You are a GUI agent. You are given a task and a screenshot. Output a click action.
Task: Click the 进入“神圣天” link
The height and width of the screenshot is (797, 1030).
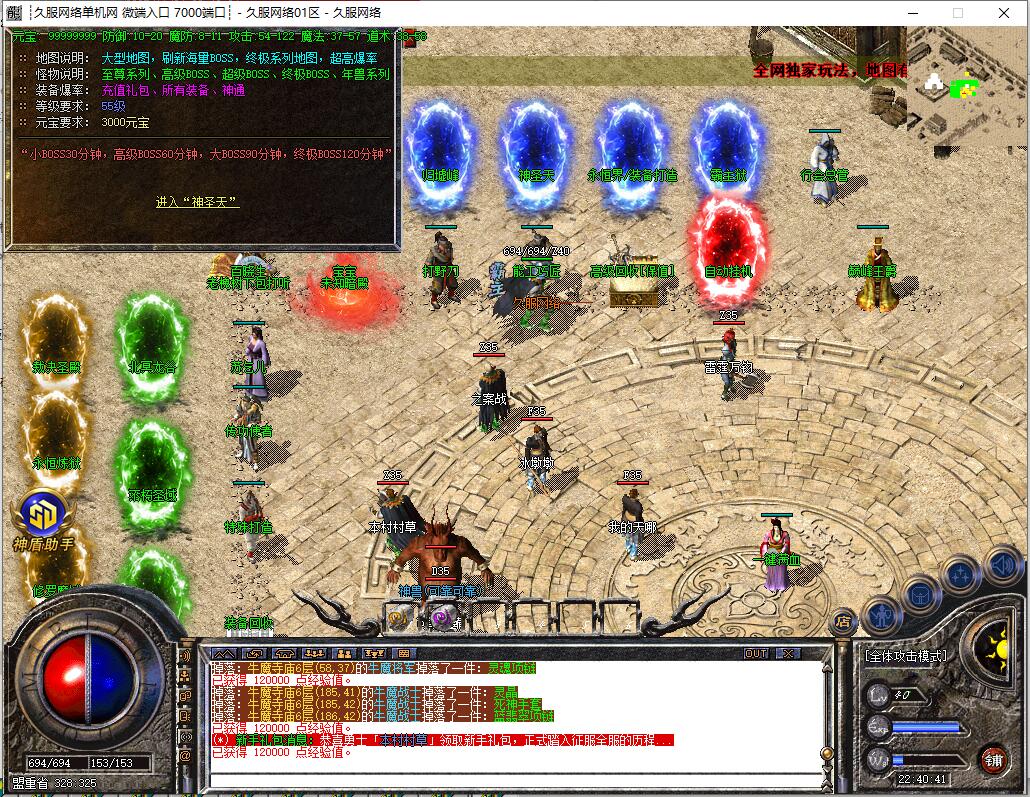[x=197, y=201]
